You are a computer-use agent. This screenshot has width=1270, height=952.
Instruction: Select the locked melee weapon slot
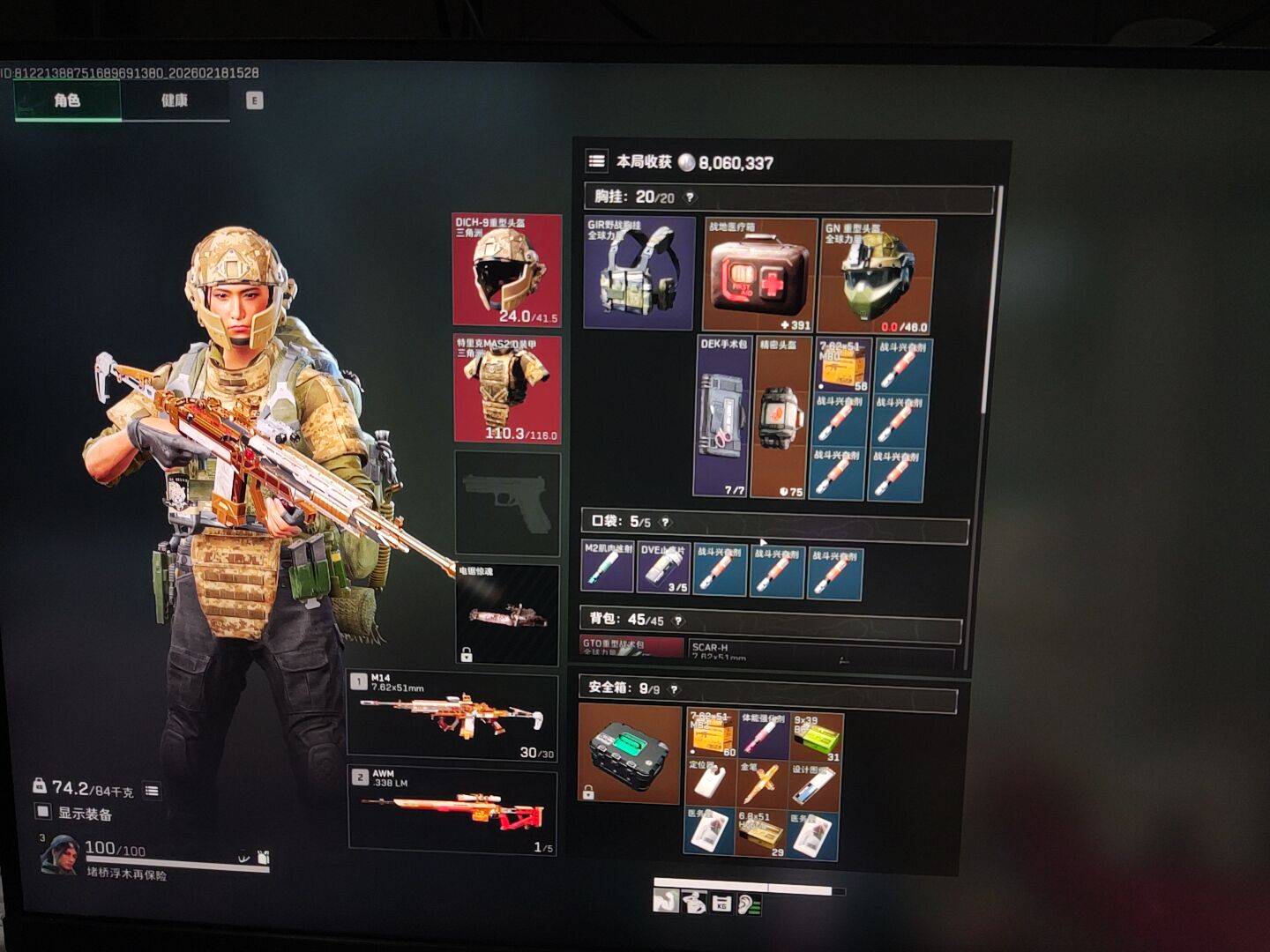[507, 614]
